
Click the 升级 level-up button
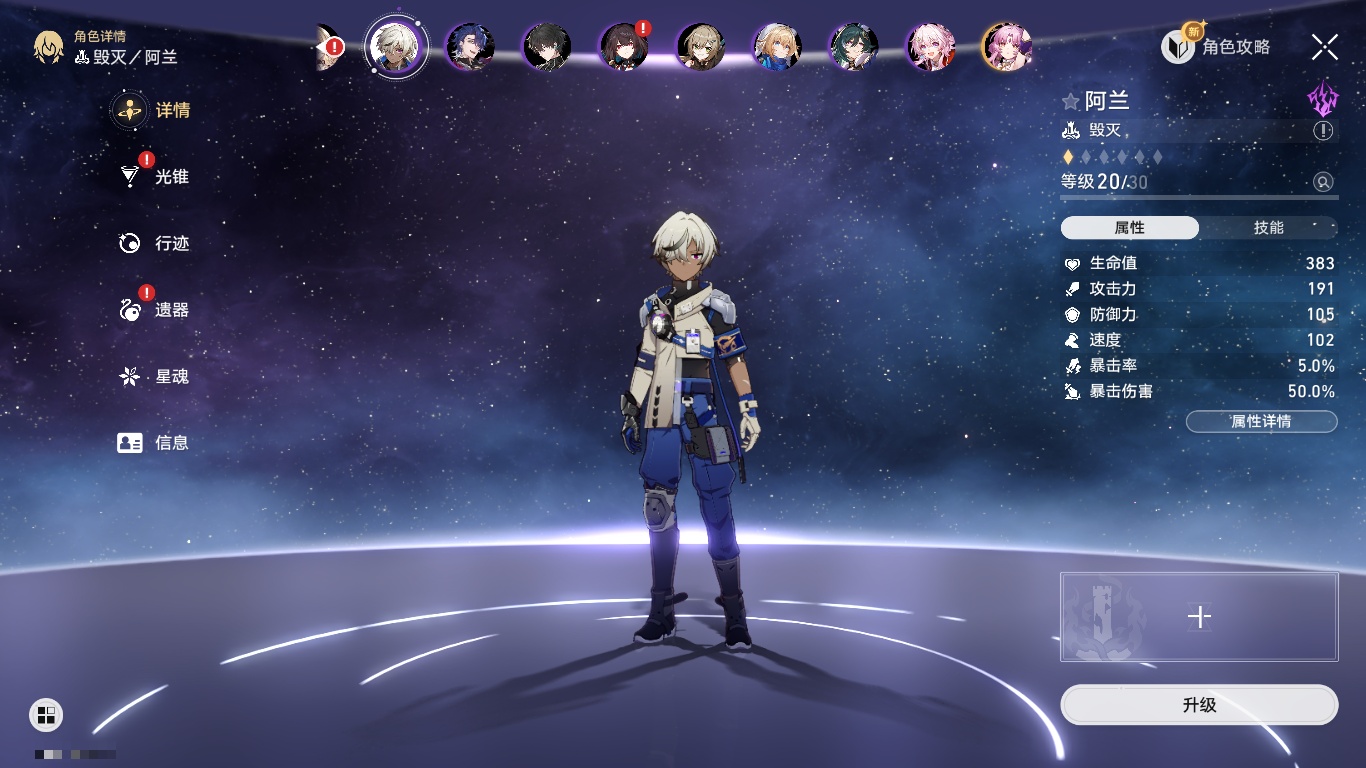tap(1199, 705)
